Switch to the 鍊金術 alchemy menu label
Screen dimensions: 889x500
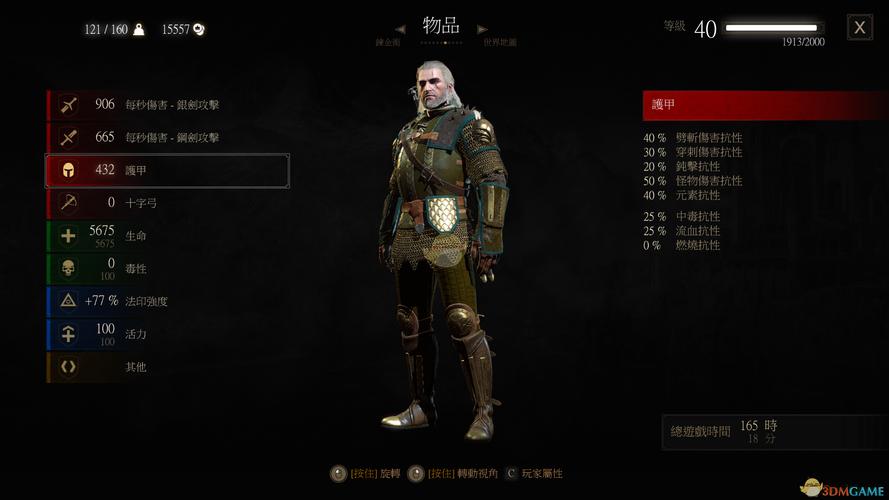[x=390, y=44]
